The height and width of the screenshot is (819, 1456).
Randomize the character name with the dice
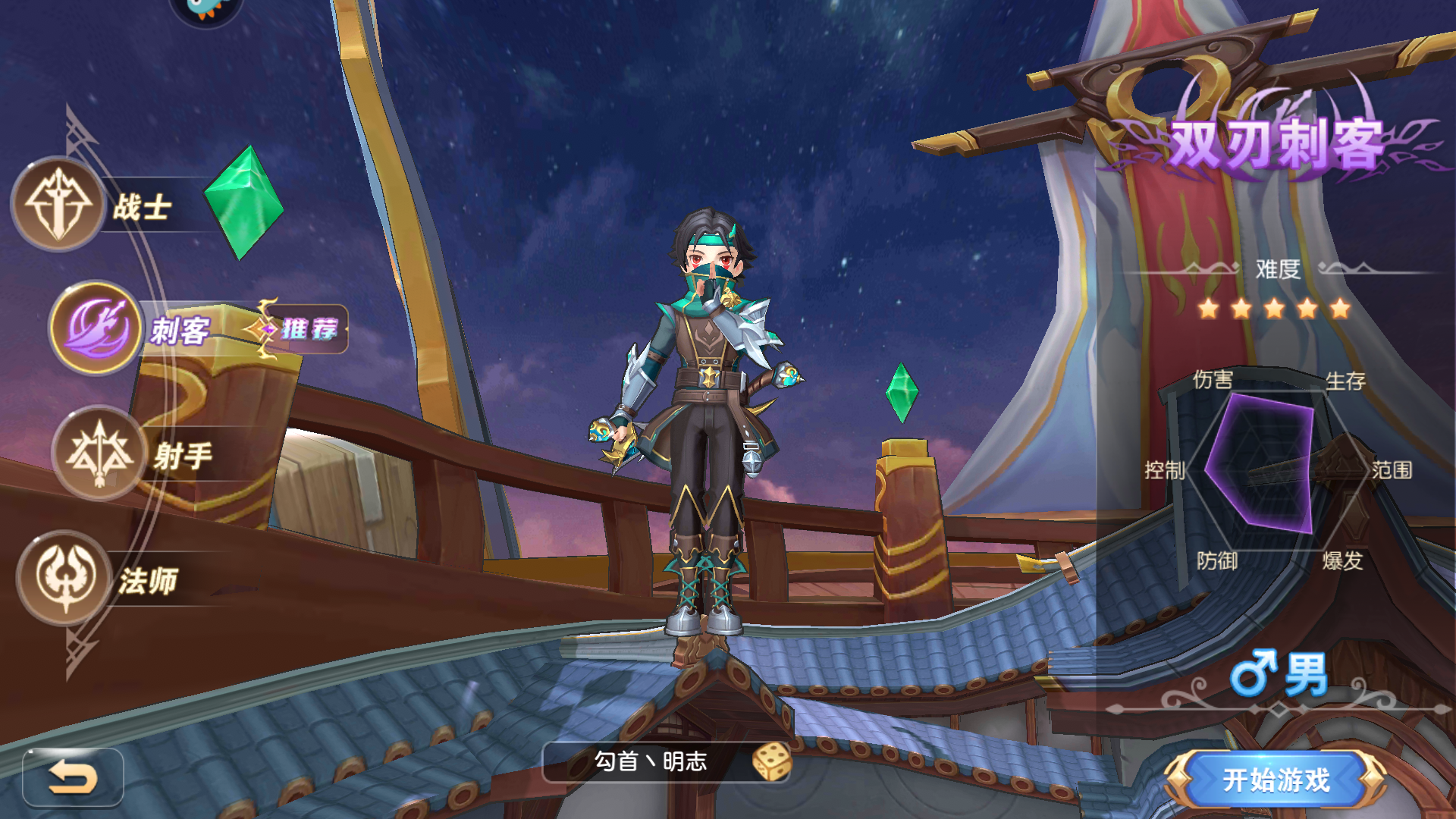[x=771, y=761]
